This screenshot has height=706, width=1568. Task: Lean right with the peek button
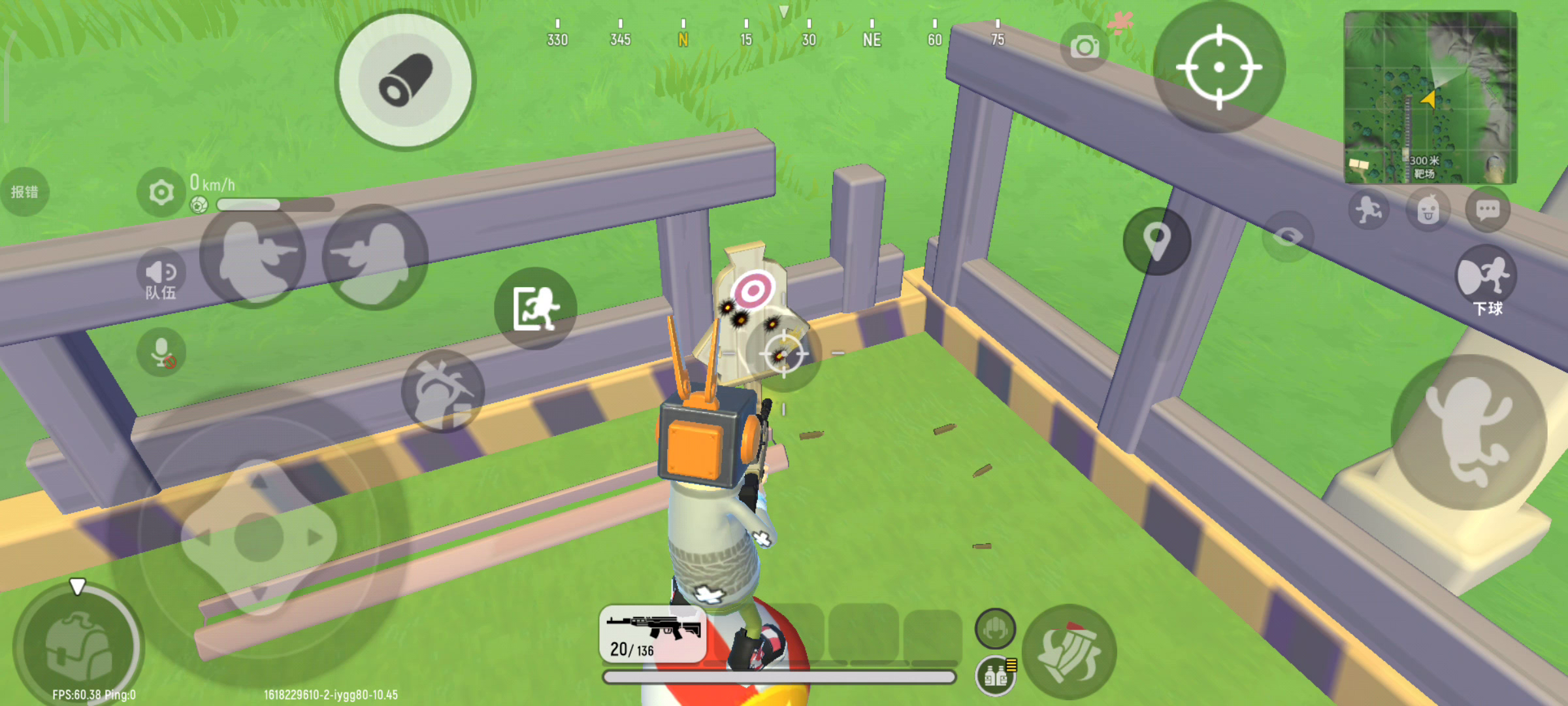374,257
